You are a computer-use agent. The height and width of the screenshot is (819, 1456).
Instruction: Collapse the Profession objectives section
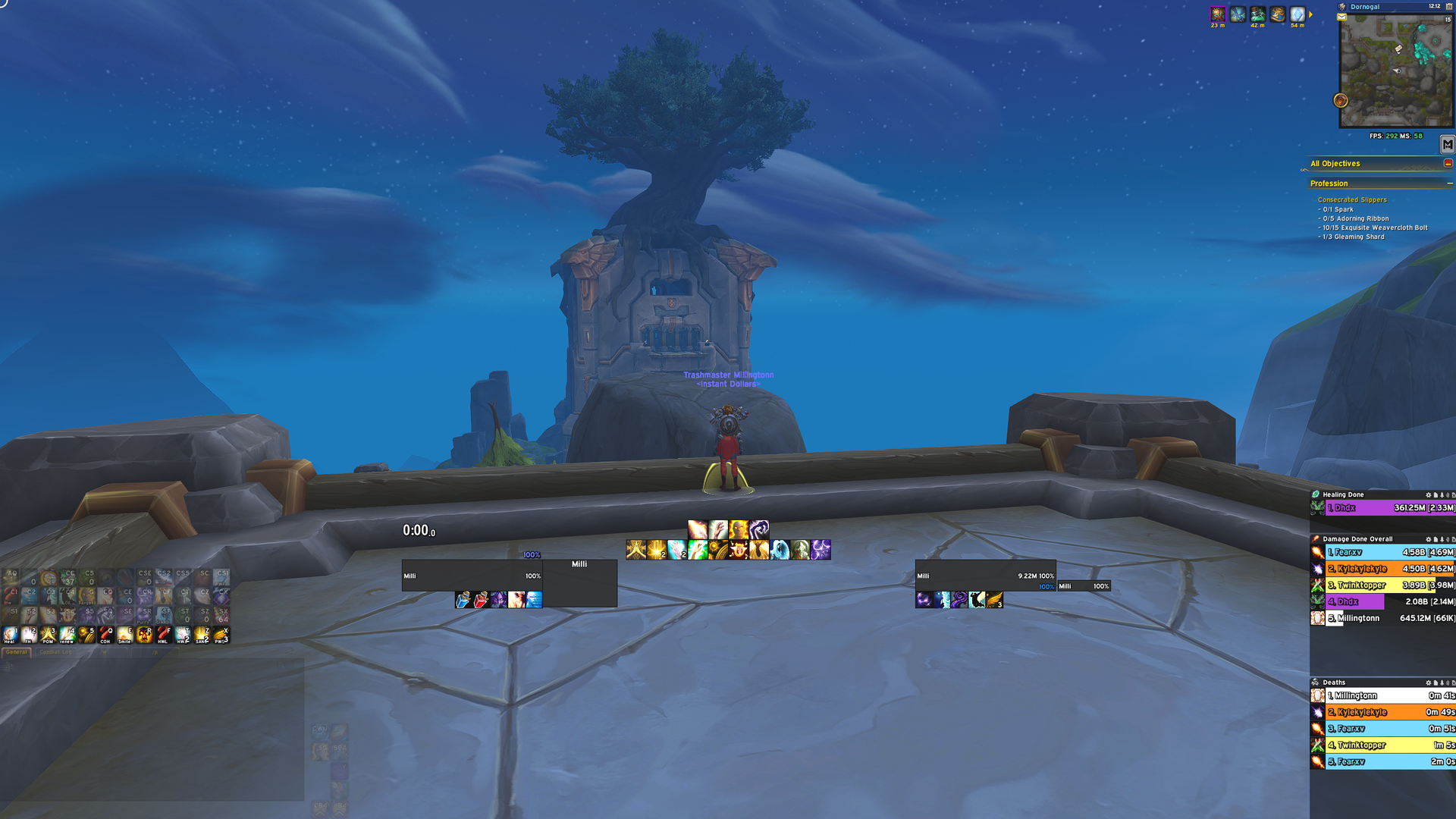(1449, 183)
